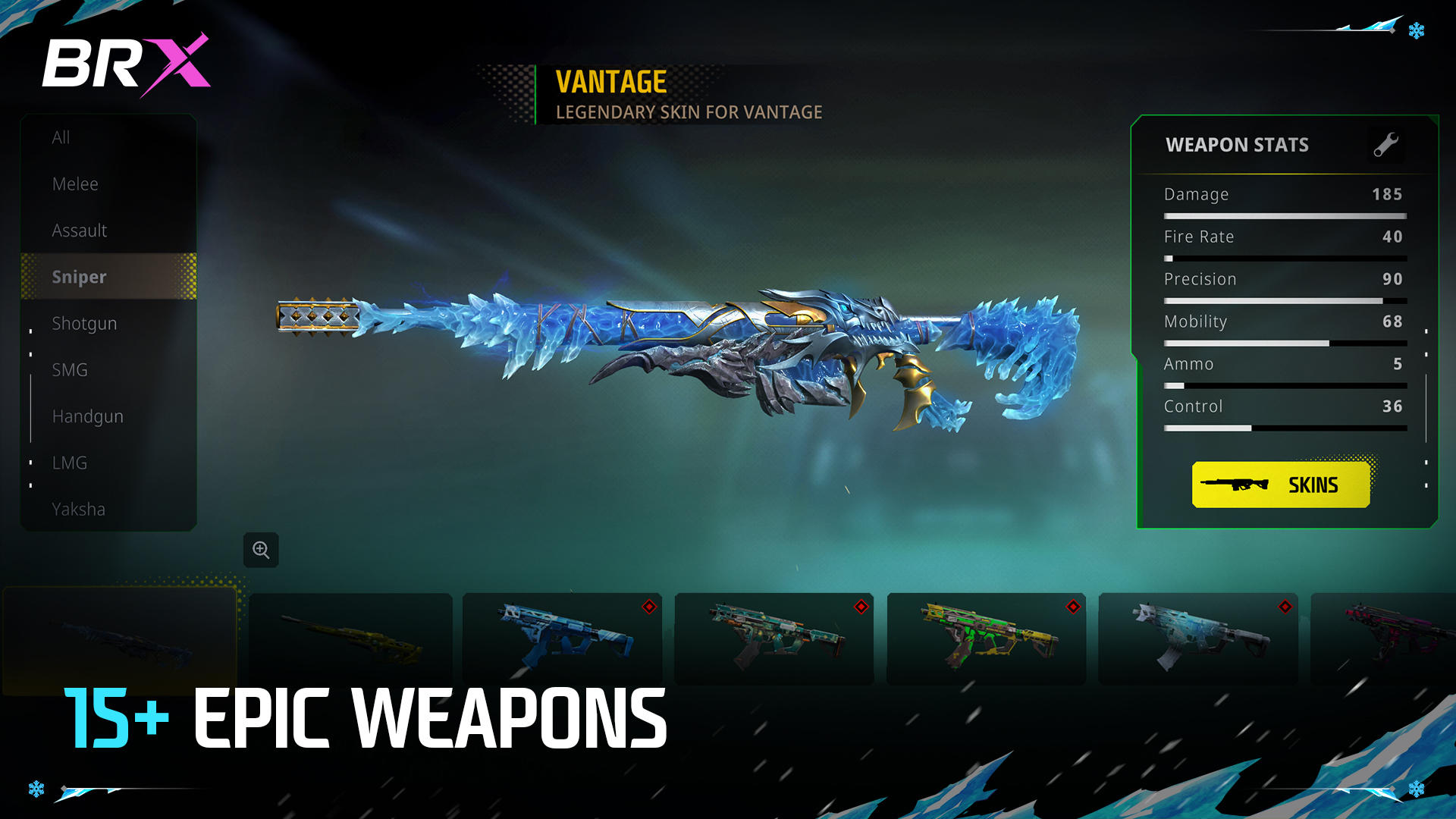Screen dimensions: 1456x819
Task: Open weapon customization via the wrench icon
Action: tap(1386, 145)
